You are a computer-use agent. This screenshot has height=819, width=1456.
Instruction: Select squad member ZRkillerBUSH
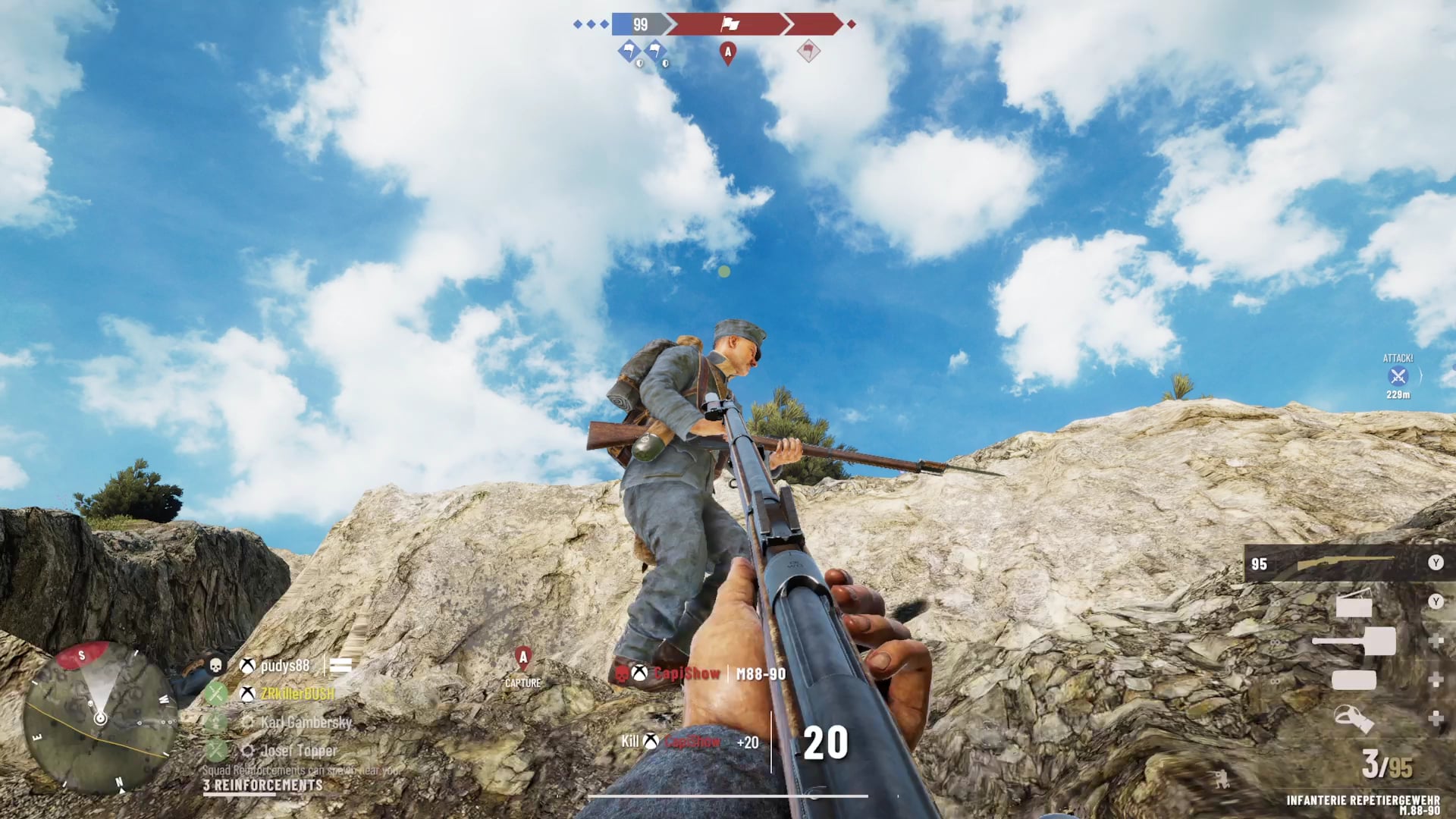[x=297, y=694]
